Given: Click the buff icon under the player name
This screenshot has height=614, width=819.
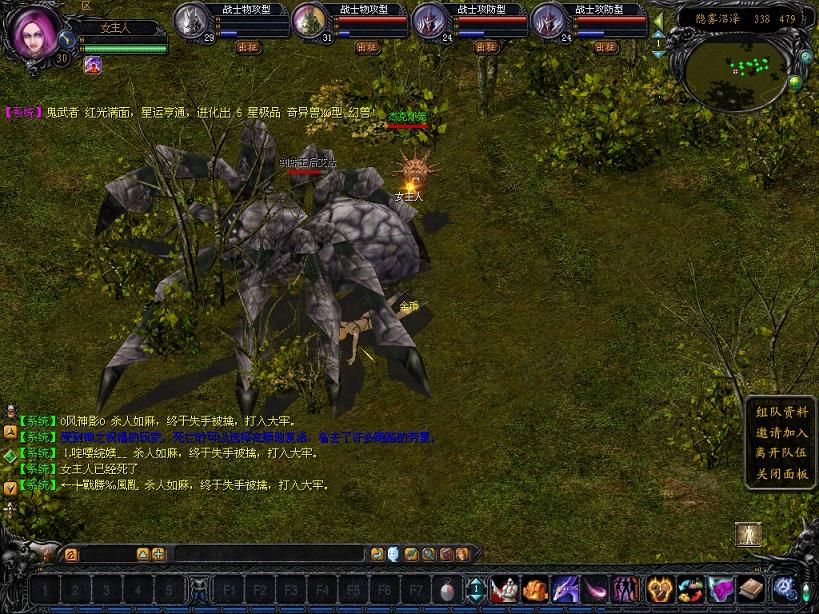Looking at the screenshot, I should point(93,65).
